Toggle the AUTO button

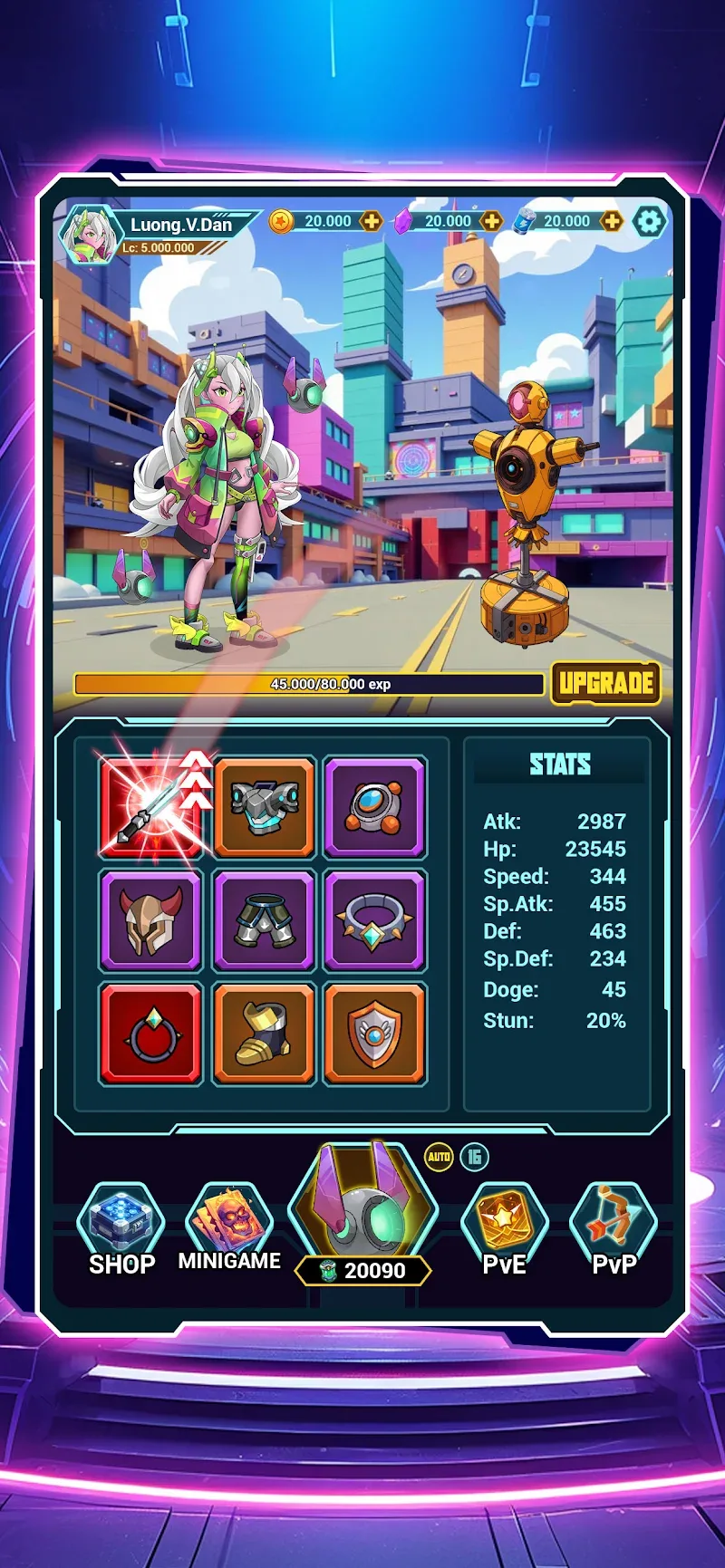(439, 1157)
